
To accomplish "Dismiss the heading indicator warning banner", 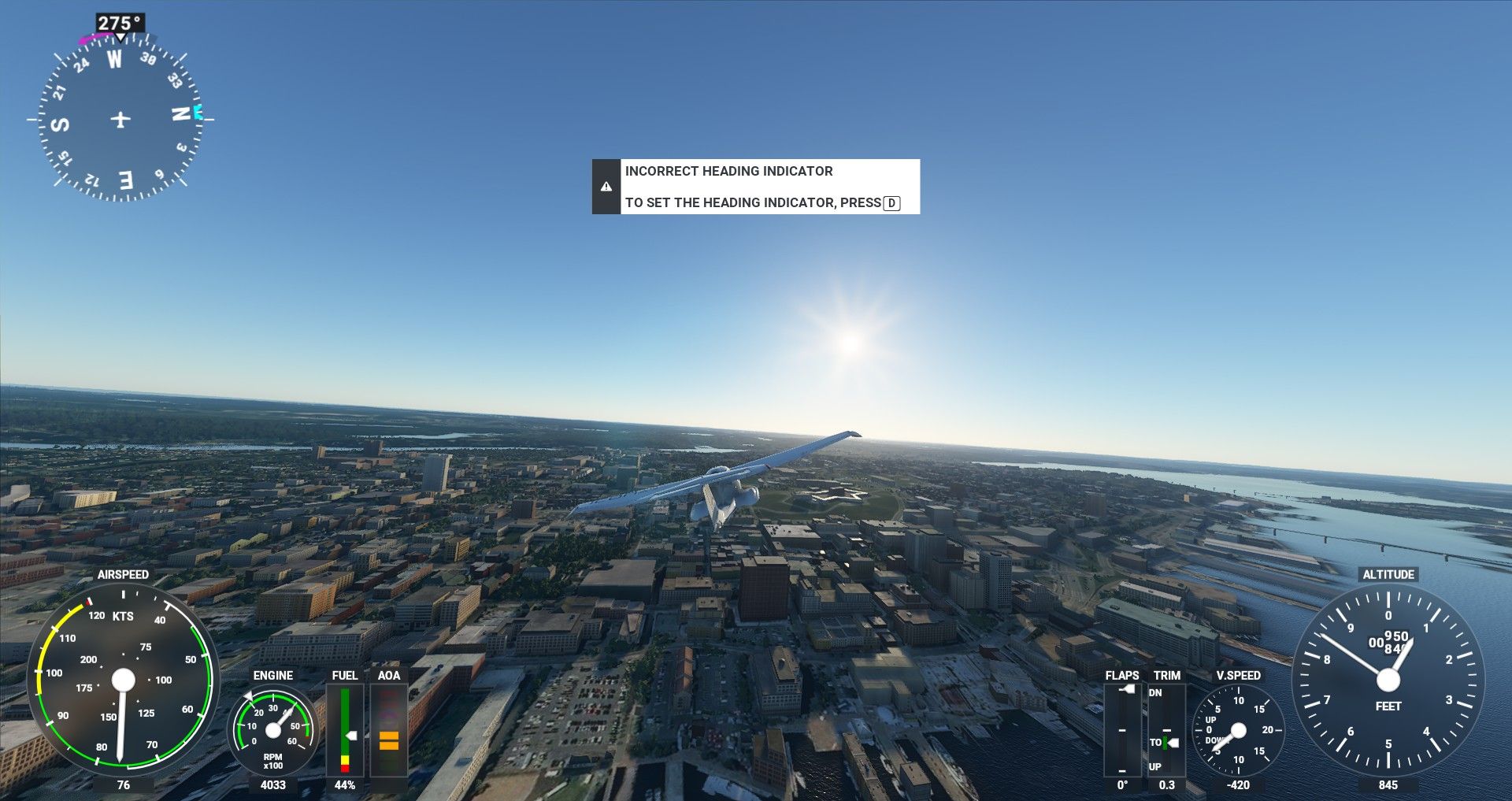I will click(756, 187).
